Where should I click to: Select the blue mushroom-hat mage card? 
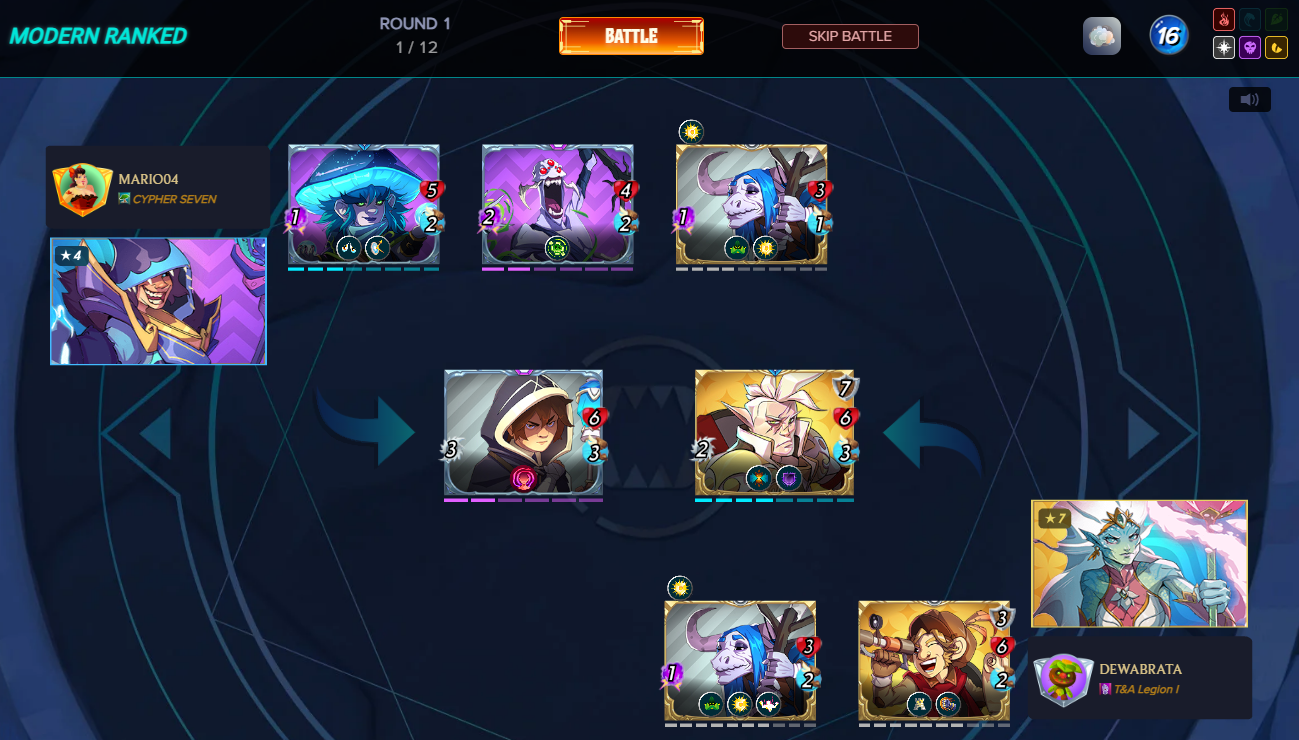364,205
